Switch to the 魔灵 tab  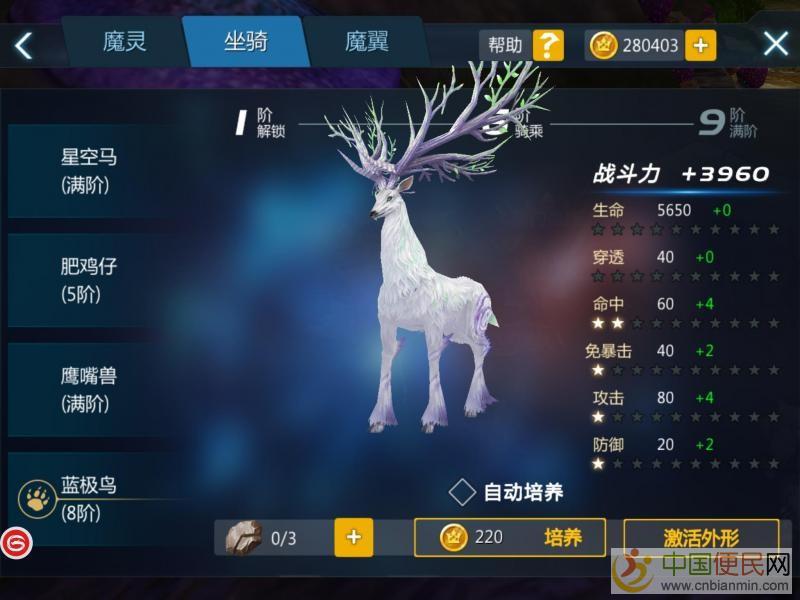click(x=124, y=42)
